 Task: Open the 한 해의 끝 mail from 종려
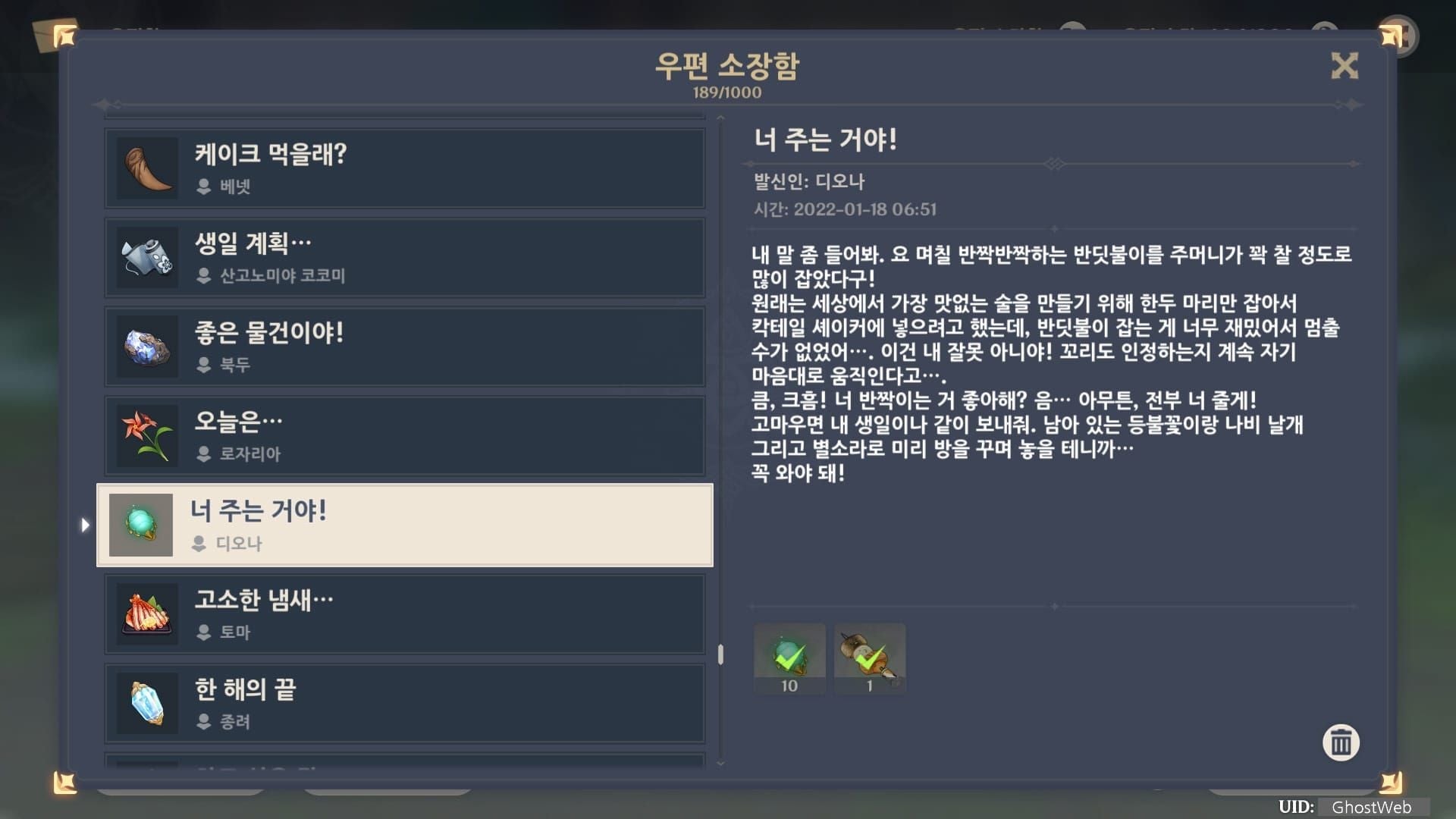[404, 703]
